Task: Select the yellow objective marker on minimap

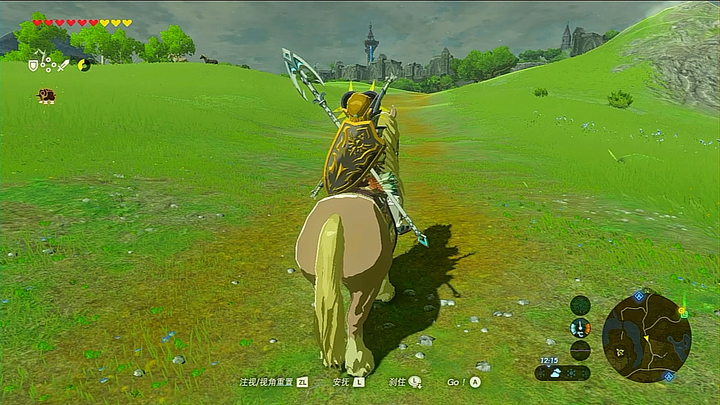Action: tap(683, 312)
